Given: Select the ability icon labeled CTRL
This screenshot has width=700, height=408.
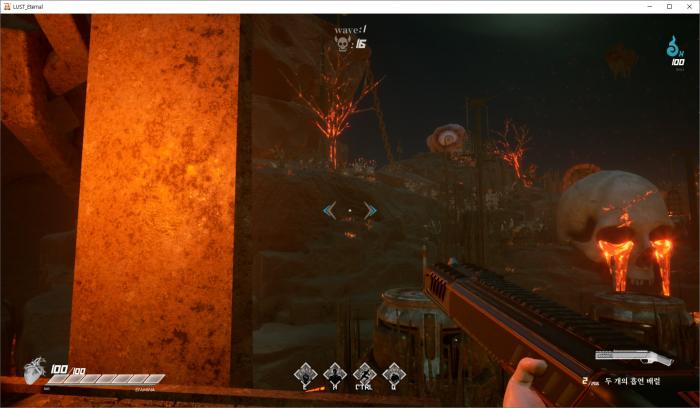Looking at the screenshot, I should 365,374.
